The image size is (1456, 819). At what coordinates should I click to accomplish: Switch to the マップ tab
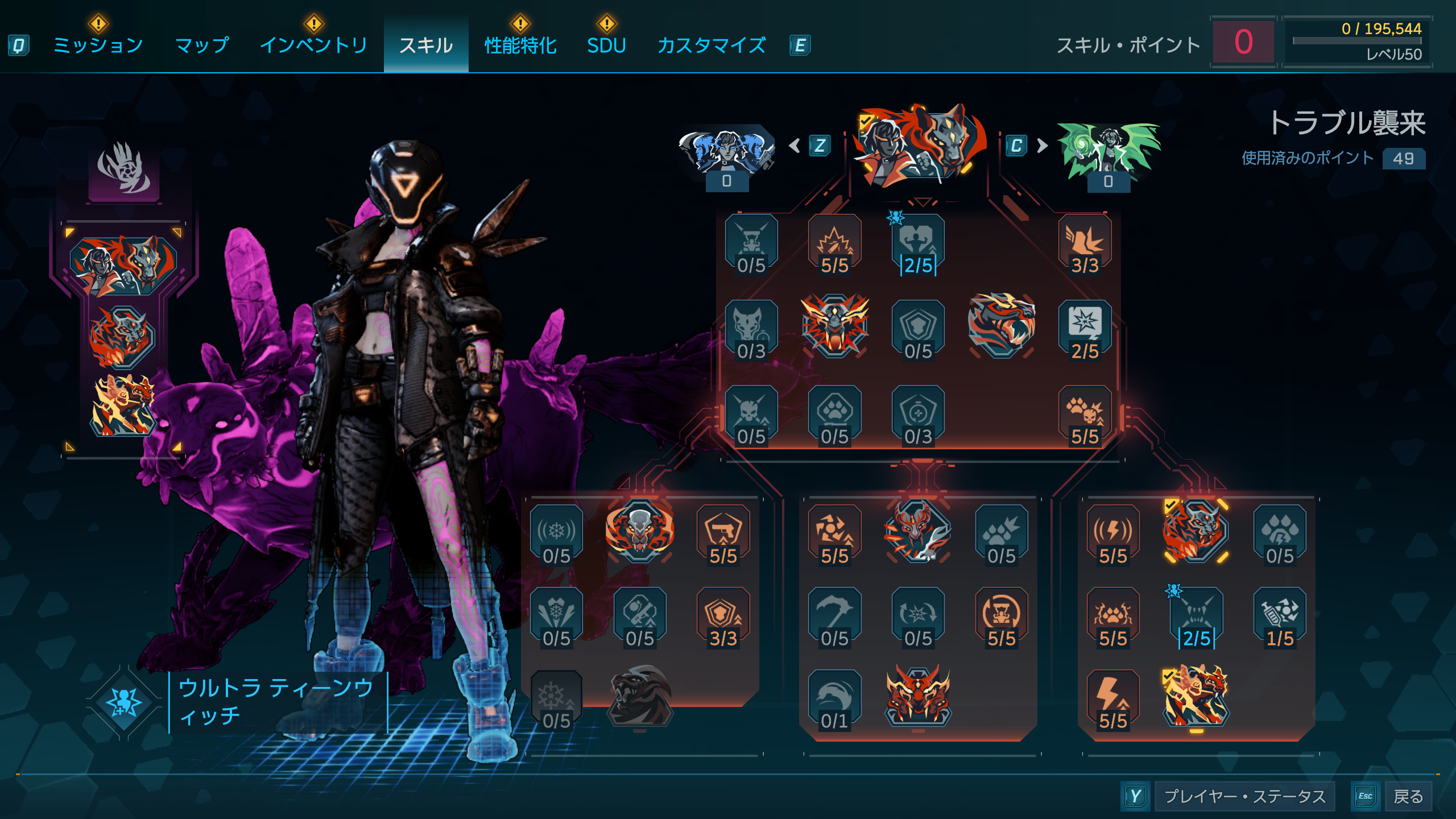click(202, 45)
